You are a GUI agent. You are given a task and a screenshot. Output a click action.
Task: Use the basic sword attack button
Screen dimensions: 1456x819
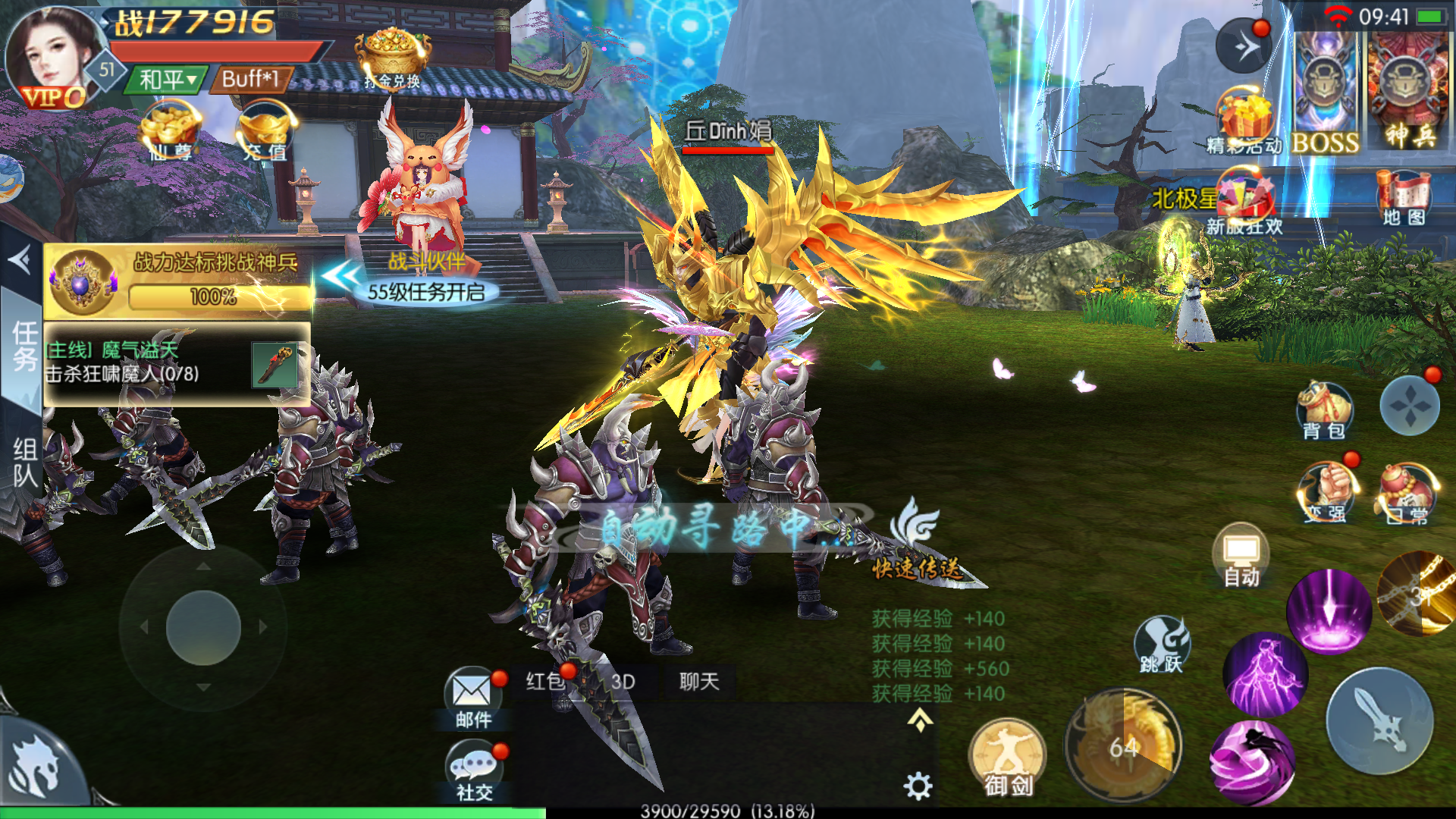[x=1380, y=720]
